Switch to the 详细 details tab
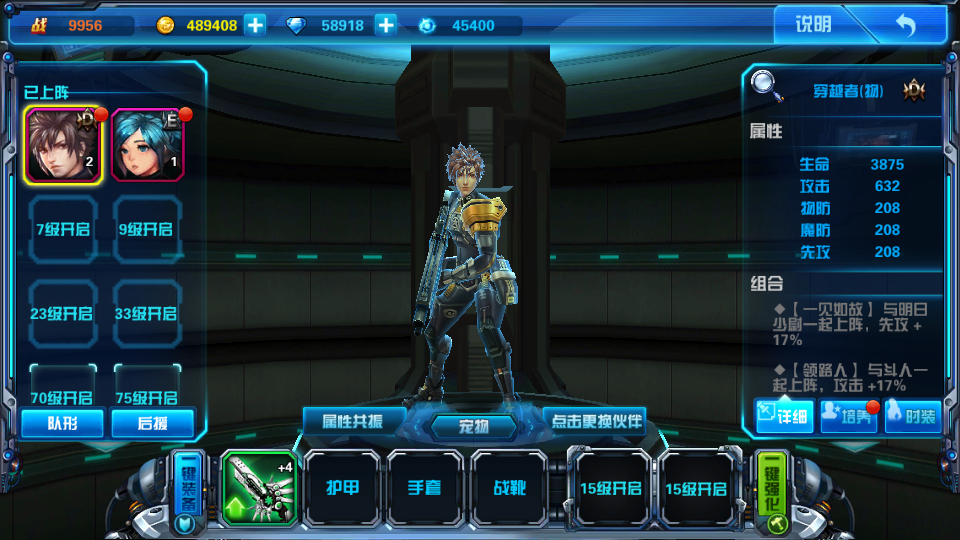This screenshot has height=540, width=960. click(784, 414)
